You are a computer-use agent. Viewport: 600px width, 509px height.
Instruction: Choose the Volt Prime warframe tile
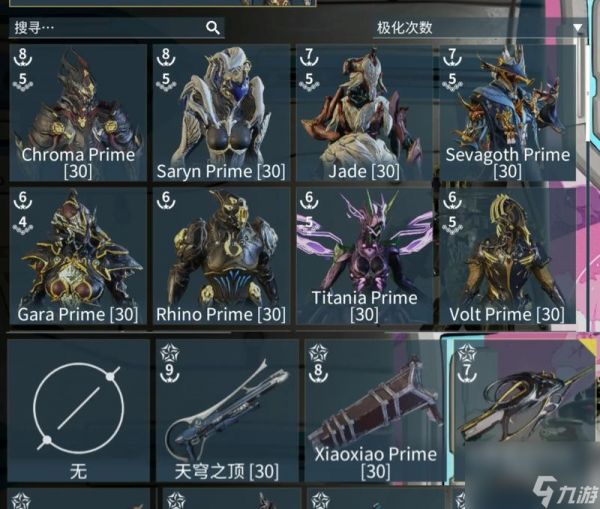[507, 256]
